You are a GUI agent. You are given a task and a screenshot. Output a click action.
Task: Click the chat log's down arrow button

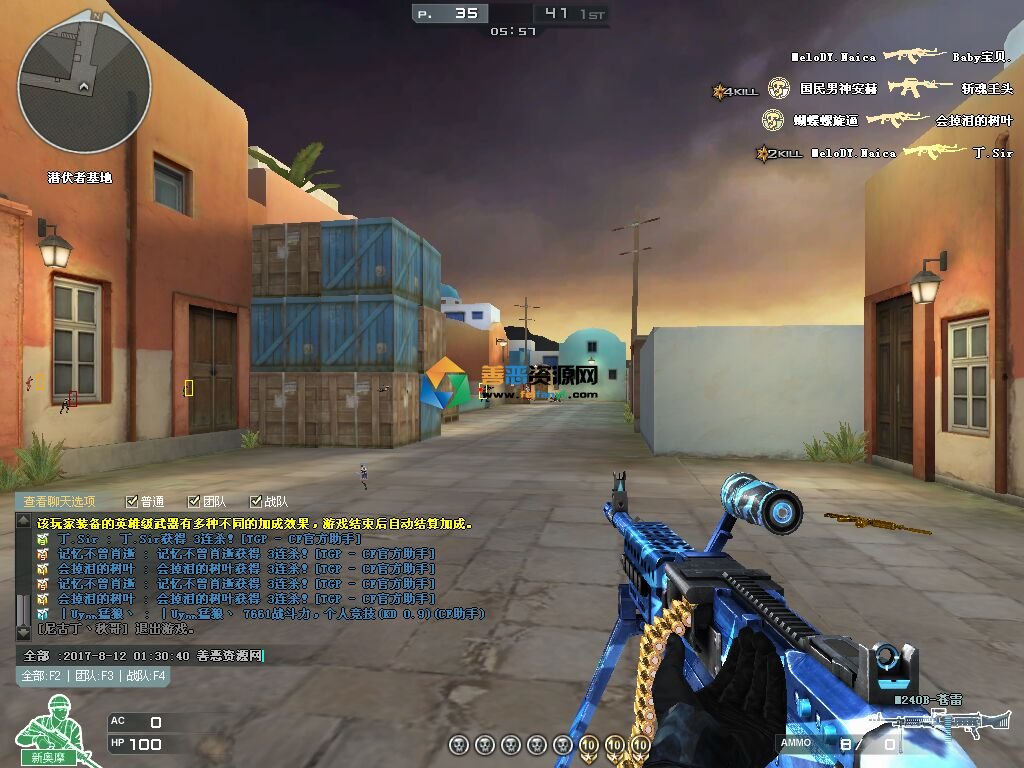coord(23,633)
